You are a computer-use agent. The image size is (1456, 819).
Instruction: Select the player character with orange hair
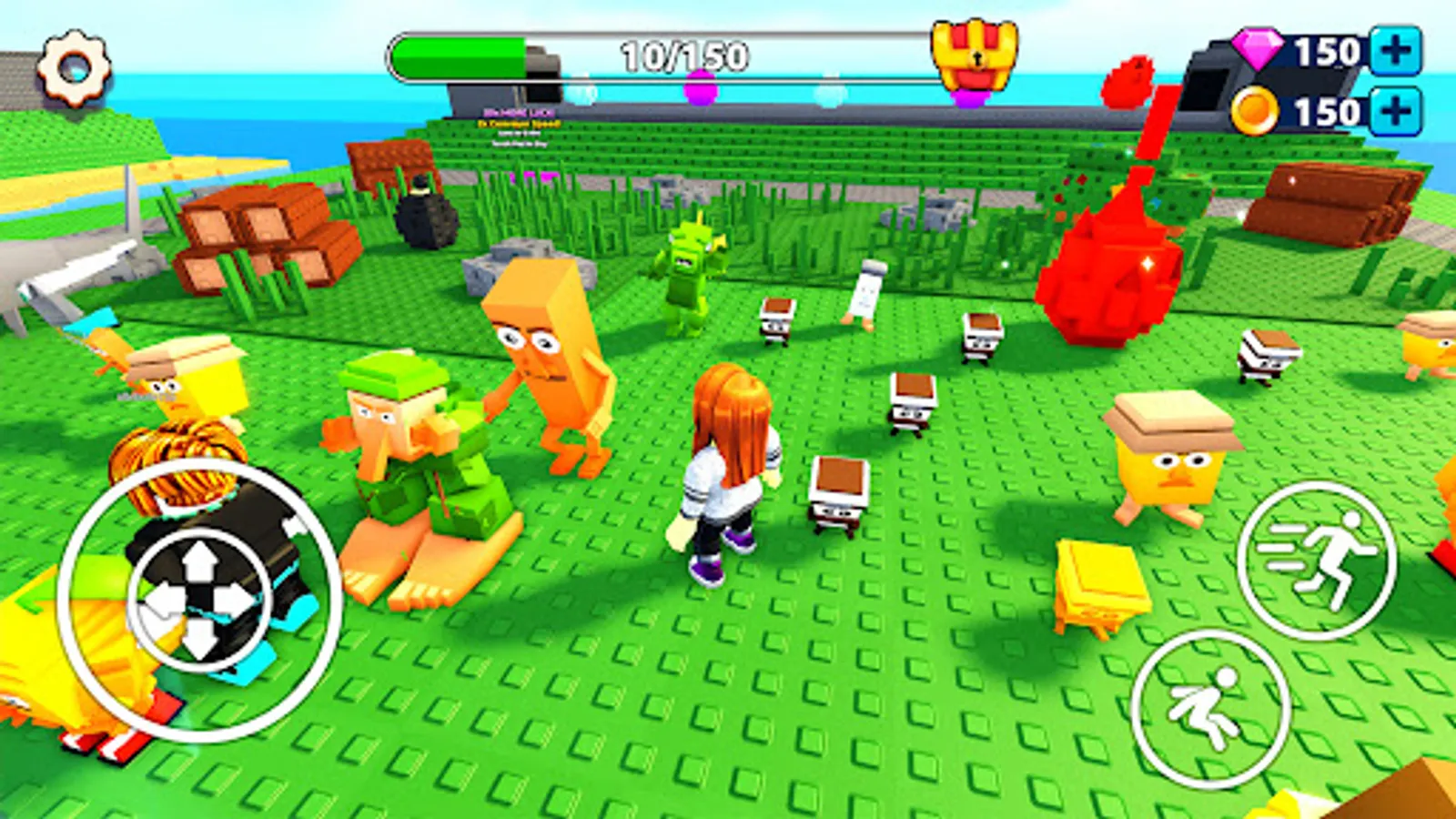[728, 455]
